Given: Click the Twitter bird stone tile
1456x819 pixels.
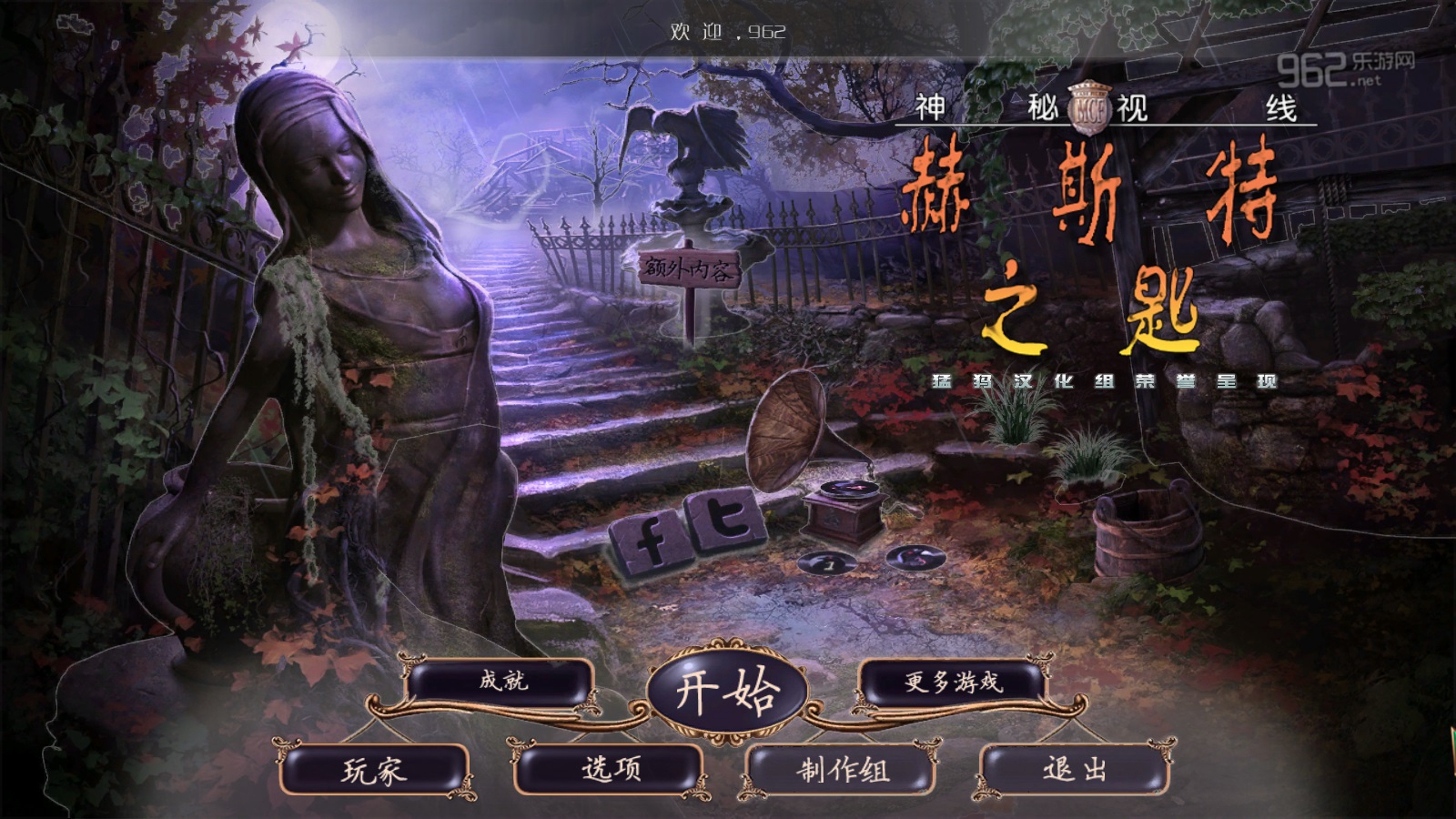Looking at the screenshot, I should [x=728, y=521].
